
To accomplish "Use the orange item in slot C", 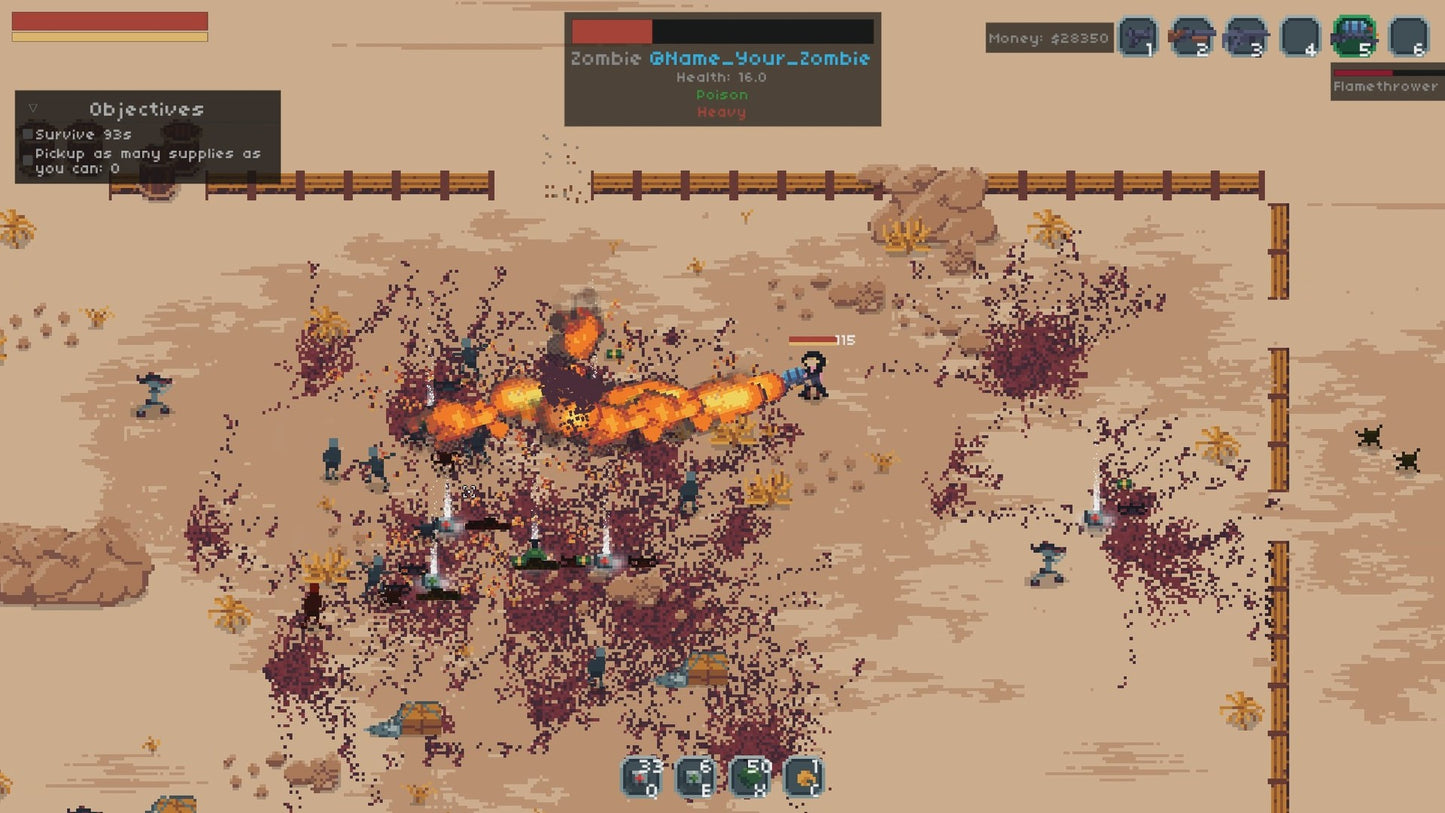I will (x=804, y=777).
